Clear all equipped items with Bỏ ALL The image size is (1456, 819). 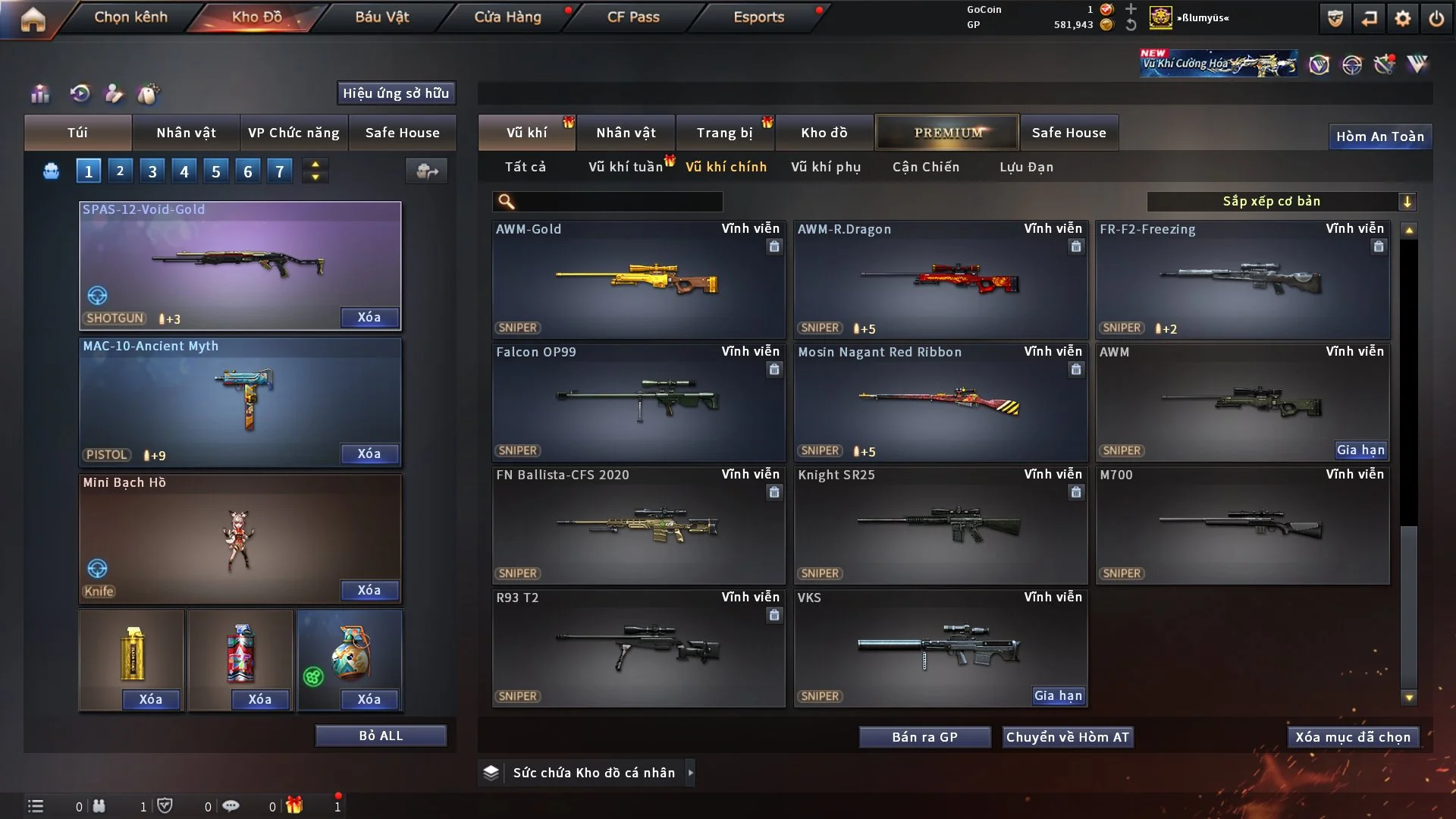tap(381, 736)
